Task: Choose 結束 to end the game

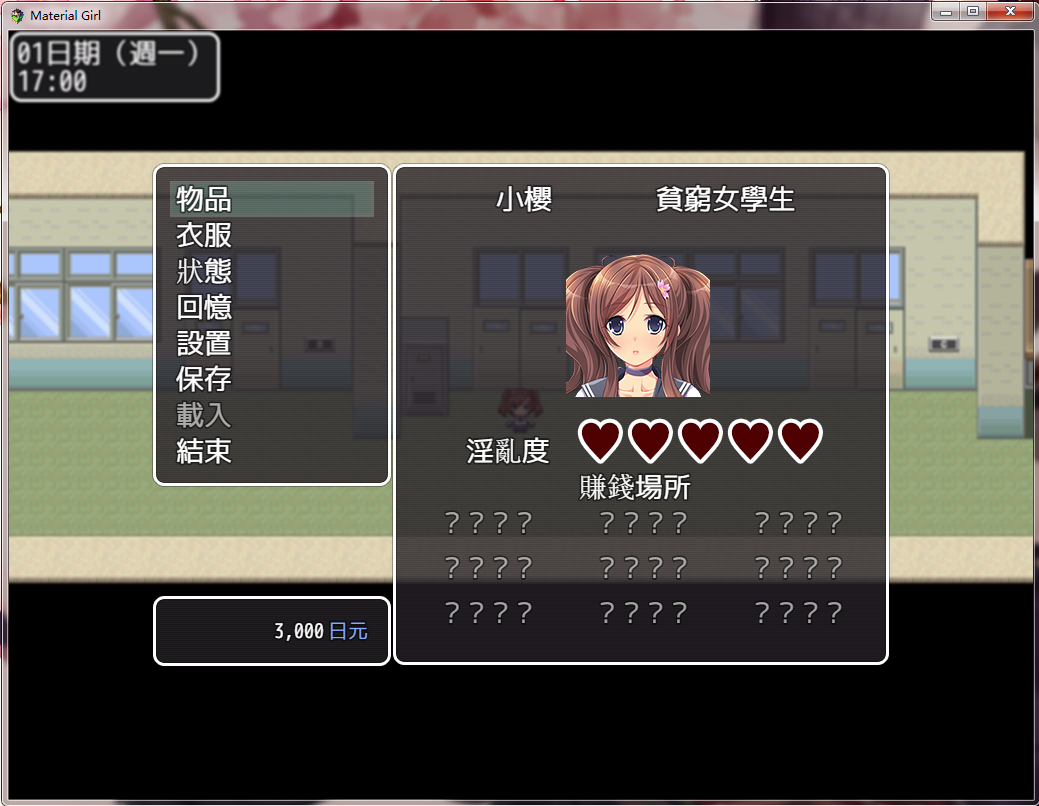Action: [204, 451]
